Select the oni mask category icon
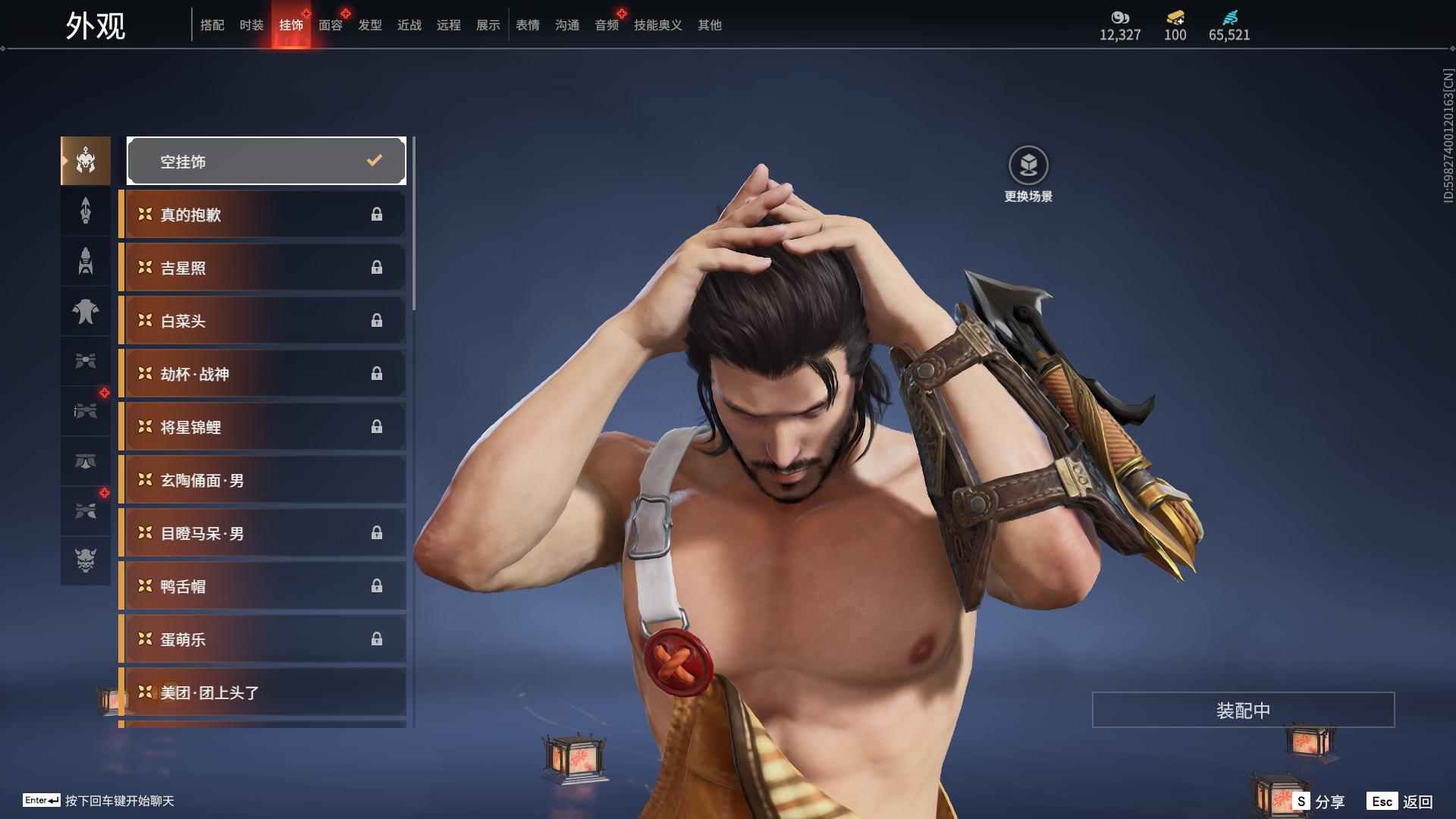Viewport: 1456px width, 819px height. [86, 560]
